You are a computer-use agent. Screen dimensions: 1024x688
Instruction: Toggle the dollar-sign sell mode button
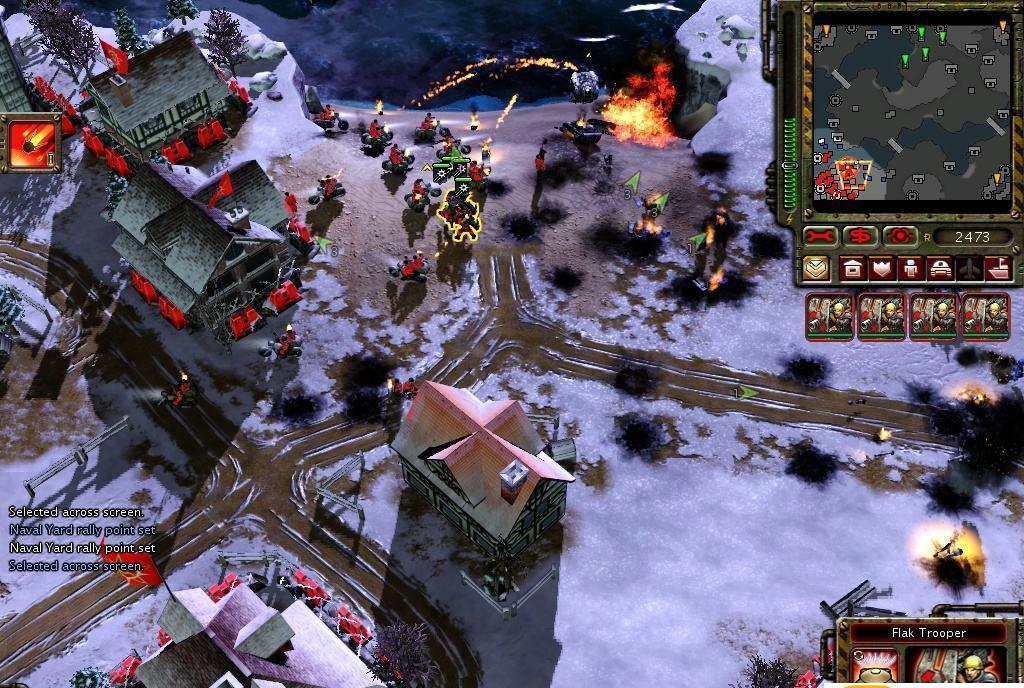pos(859,237)
